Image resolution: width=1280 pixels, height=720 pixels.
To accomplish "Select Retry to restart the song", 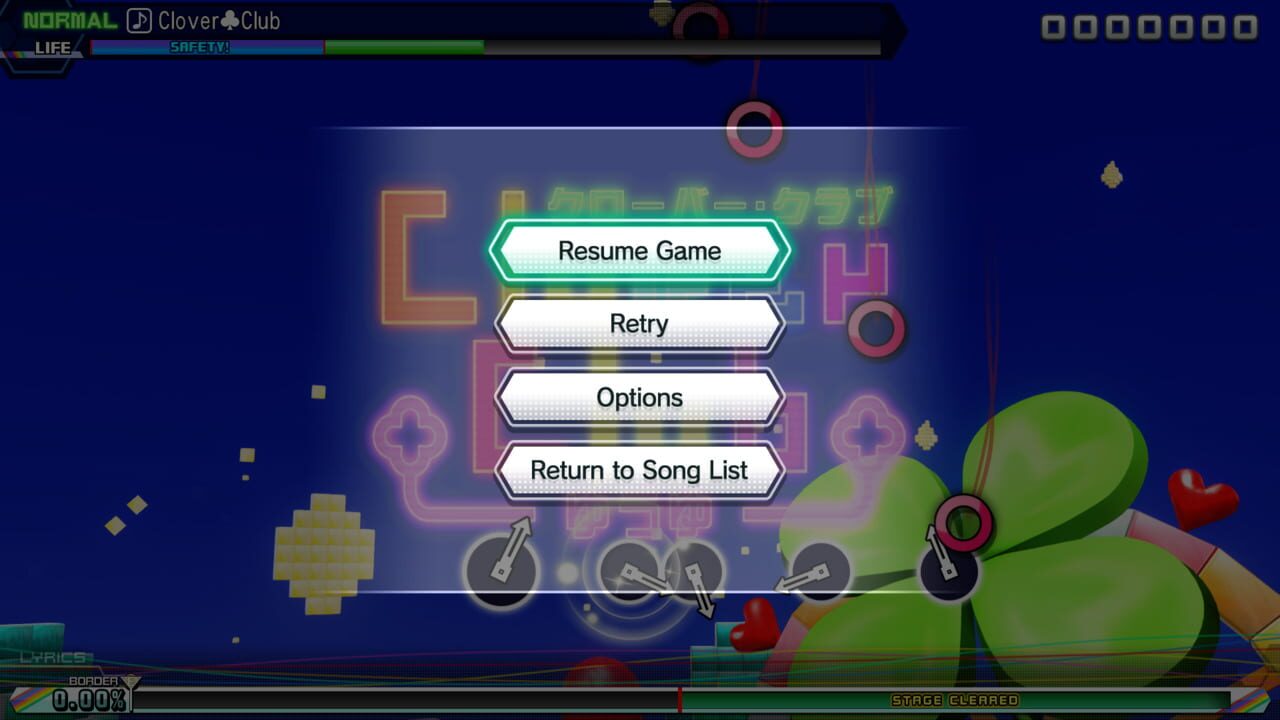I will [639, 323].
